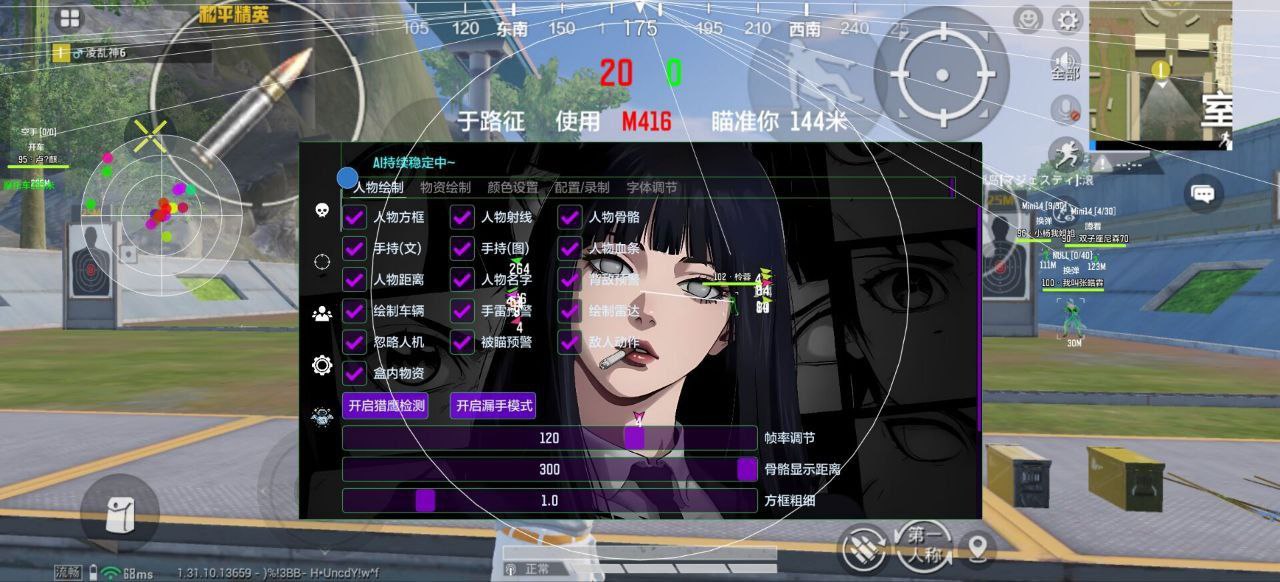
Task: Tap the crosshair aim-down-sights button
Action: 942,75
